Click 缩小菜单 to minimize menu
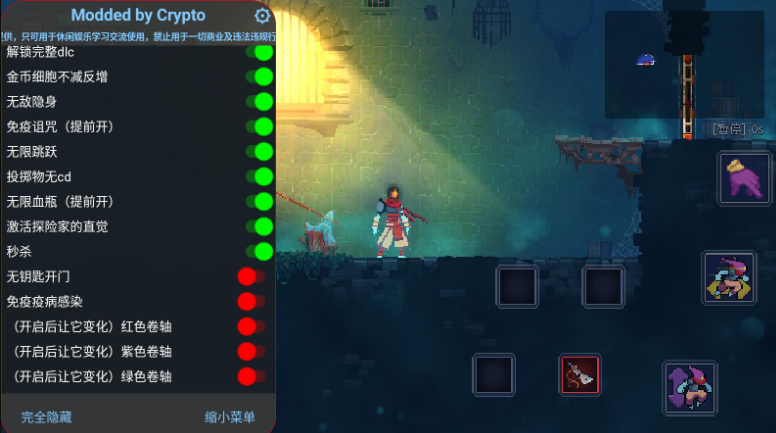The width and height of the screenshot is (776, 433). [x=230, y=416]
